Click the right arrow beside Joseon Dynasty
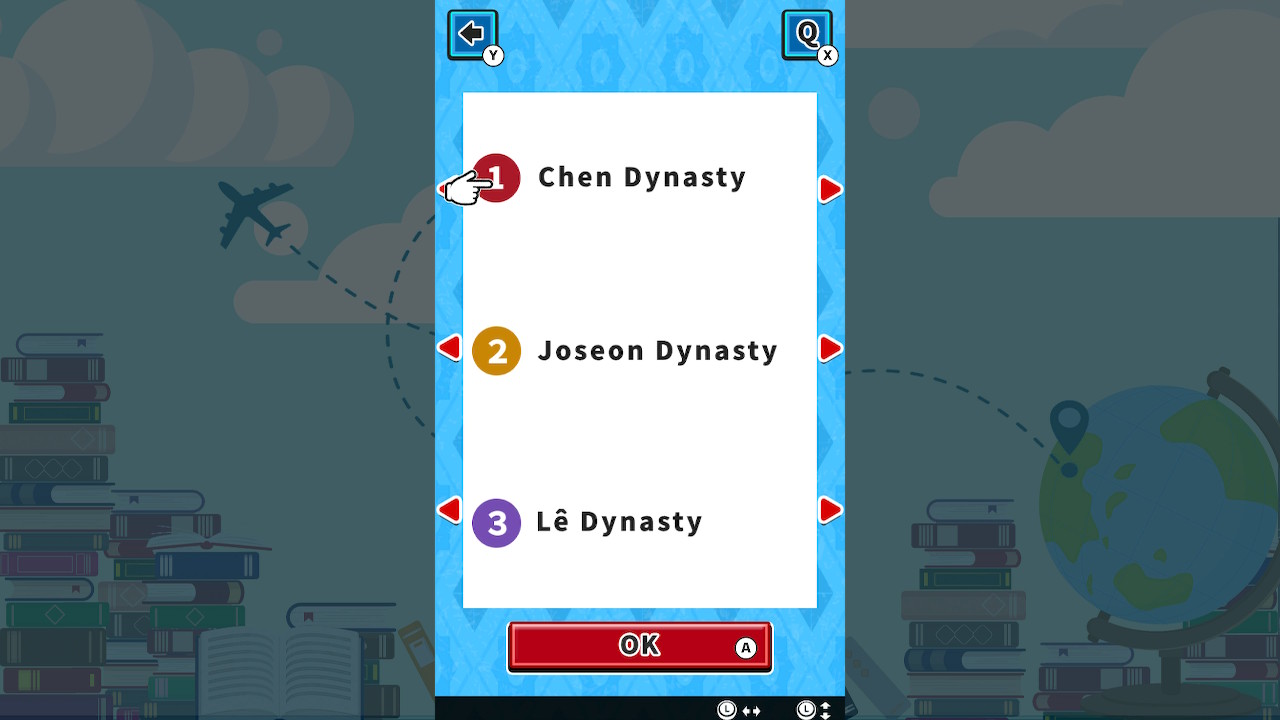 829,348
